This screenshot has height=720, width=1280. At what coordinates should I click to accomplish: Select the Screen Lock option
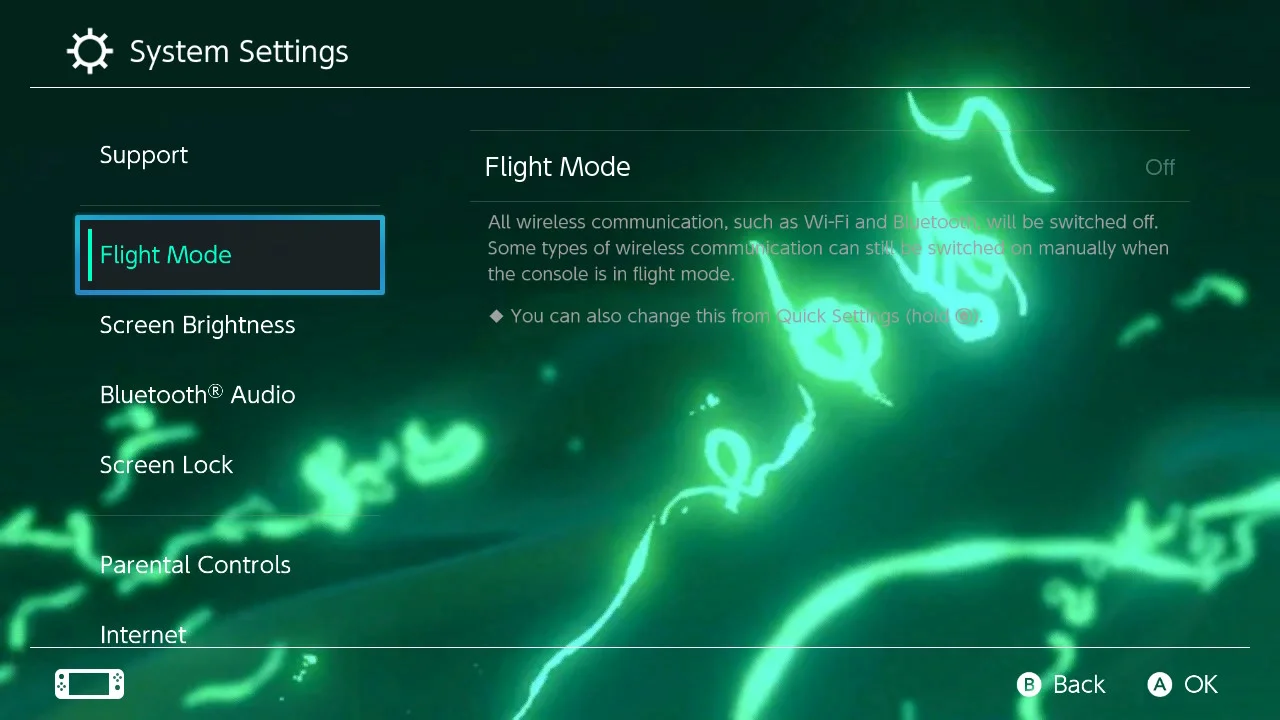point(166,465)
